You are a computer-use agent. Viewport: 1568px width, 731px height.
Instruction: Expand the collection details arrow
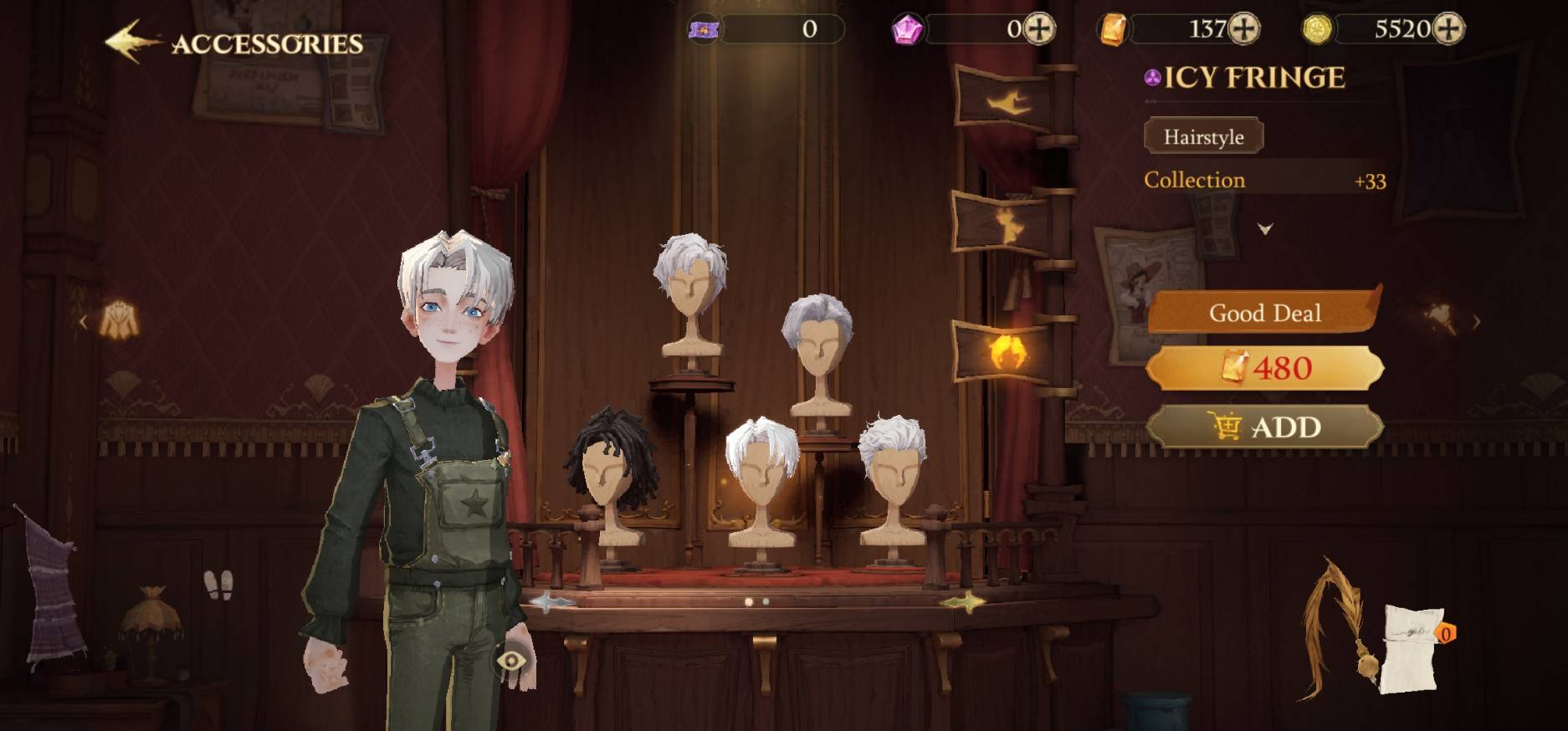pos(1265,228)
